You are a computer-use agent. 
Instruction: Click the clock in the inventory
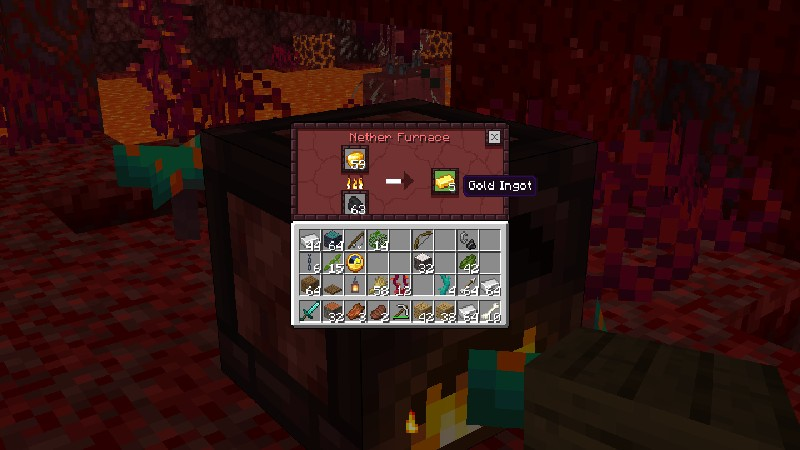click(x=354, y=263)
